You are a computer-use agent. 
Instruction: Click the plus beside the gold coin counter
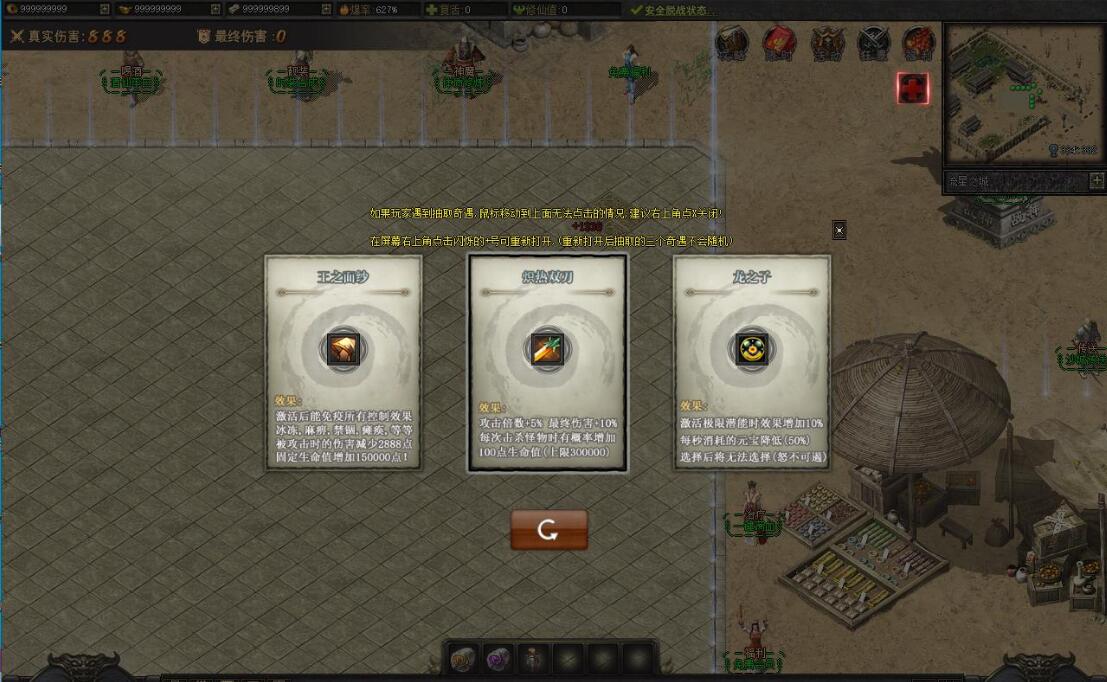[x=105, y=9]
